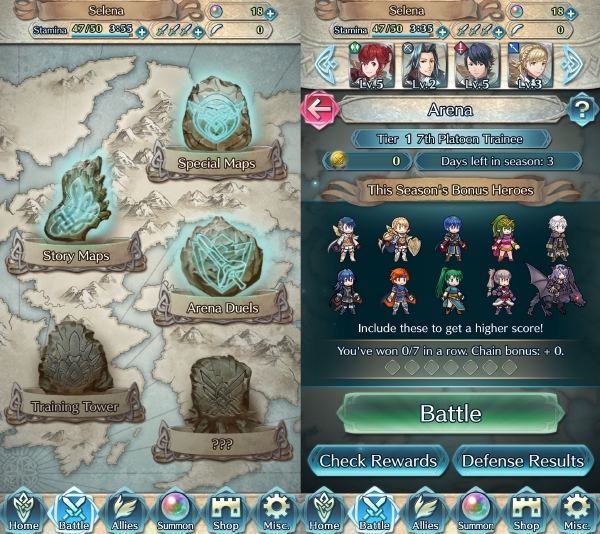600x534 pixels.
Task: Select Story Maps
Action: [x=76, y=215]
